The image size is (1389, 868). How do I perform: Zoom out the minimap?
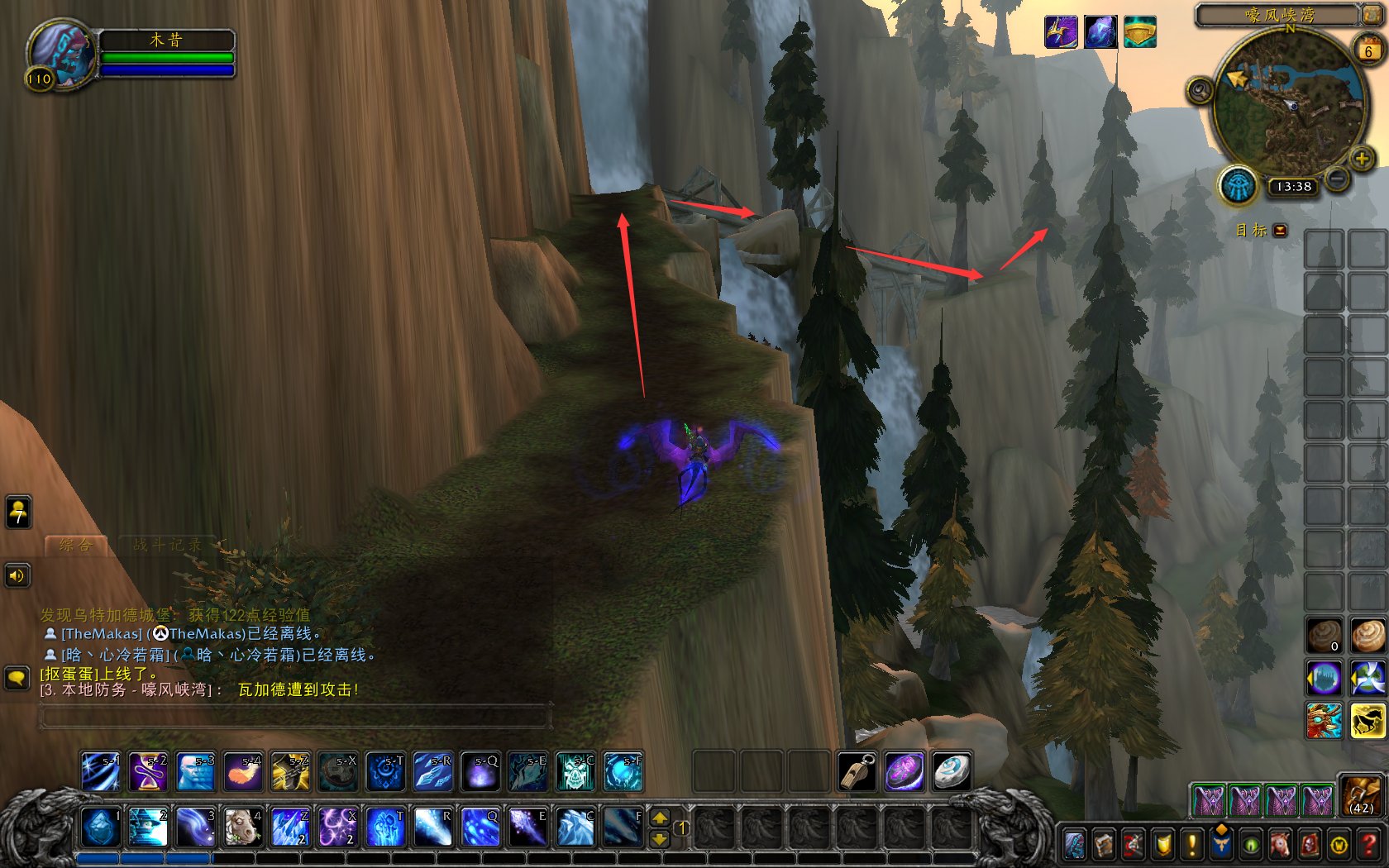(x=1337, y=178)
